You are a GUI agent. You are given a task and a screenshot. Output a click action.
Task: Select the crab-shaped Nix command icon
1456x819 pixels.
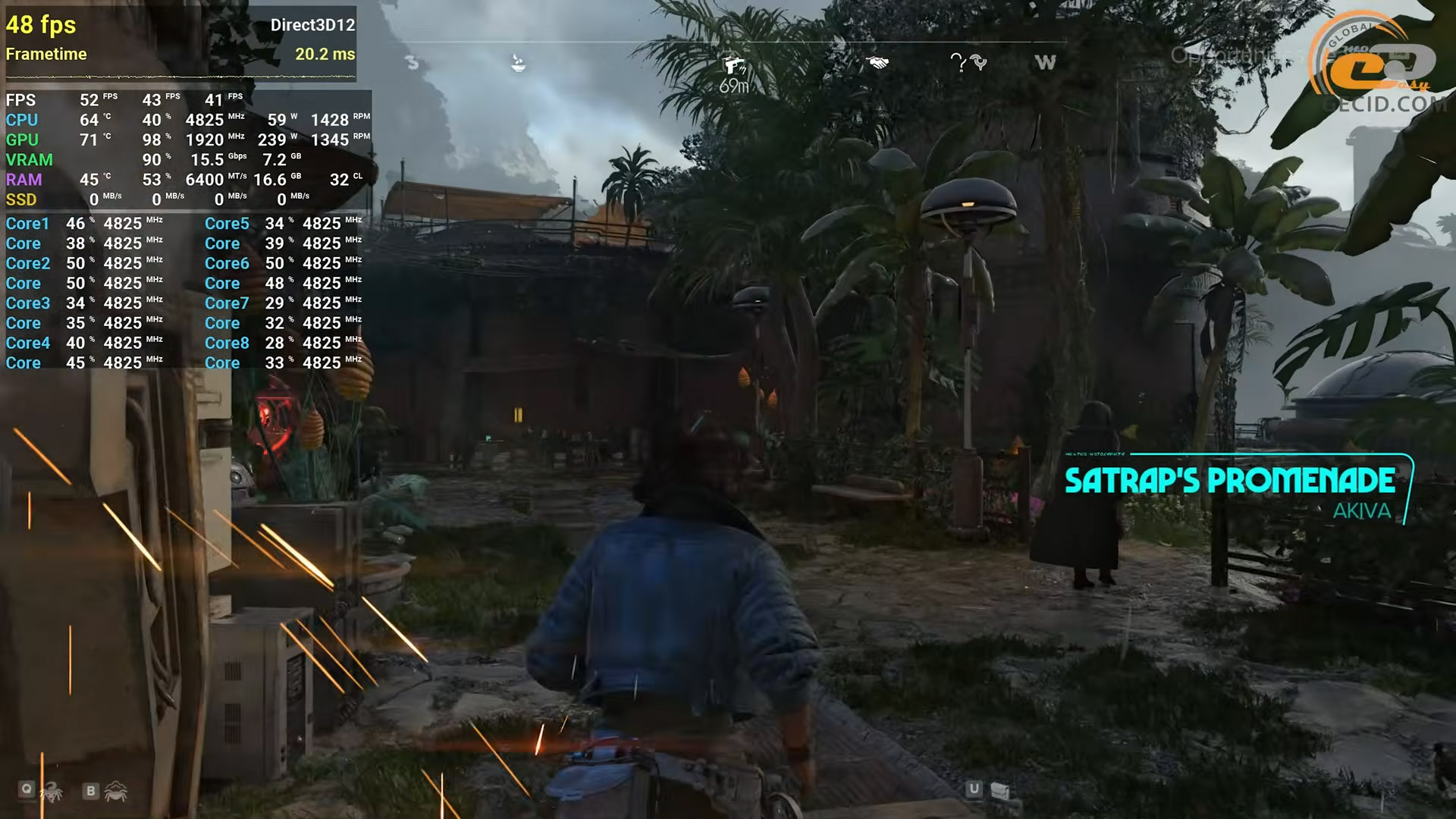(x=116, y=792)
